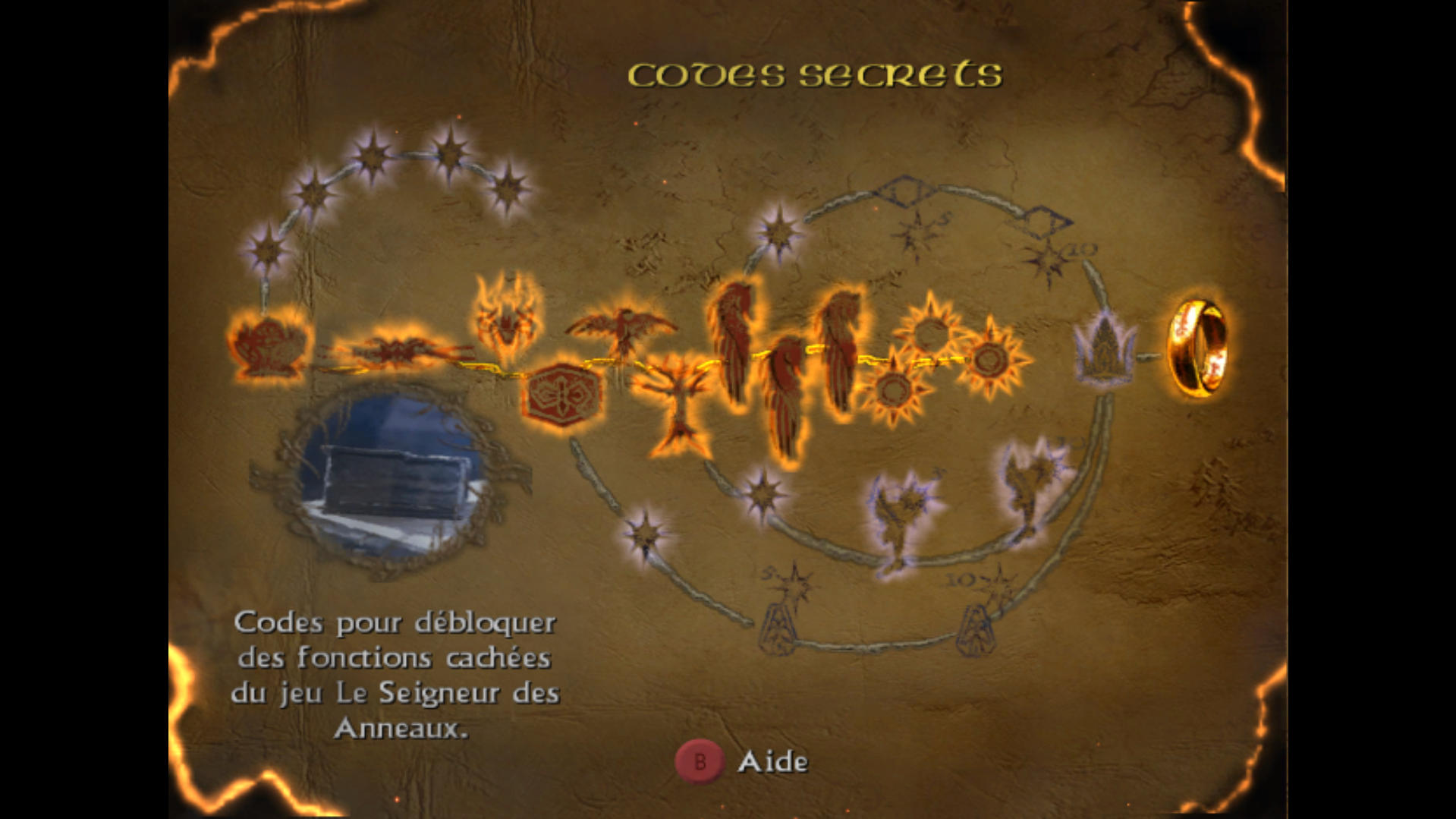Select the red hexagonal shield emblem
Viewport: 1456px width, 819px height.
[x=562, y=395]
